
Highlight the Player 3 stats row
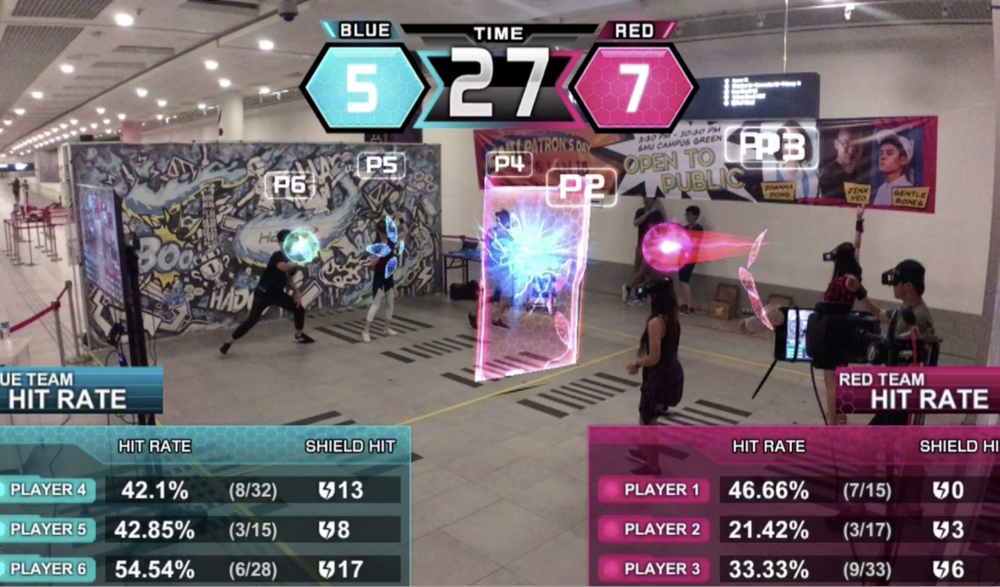pos(790,569)
